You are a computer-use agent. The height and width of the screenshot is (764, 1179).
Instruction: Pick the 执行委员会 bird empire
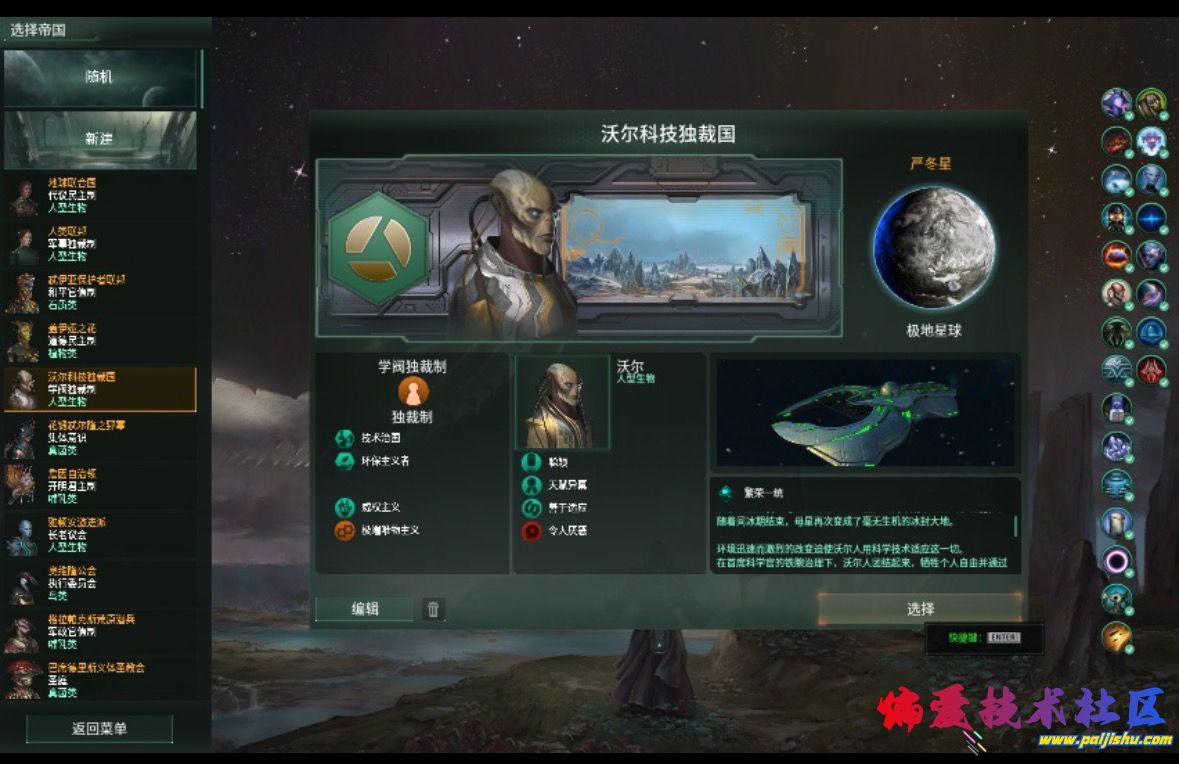100,582
